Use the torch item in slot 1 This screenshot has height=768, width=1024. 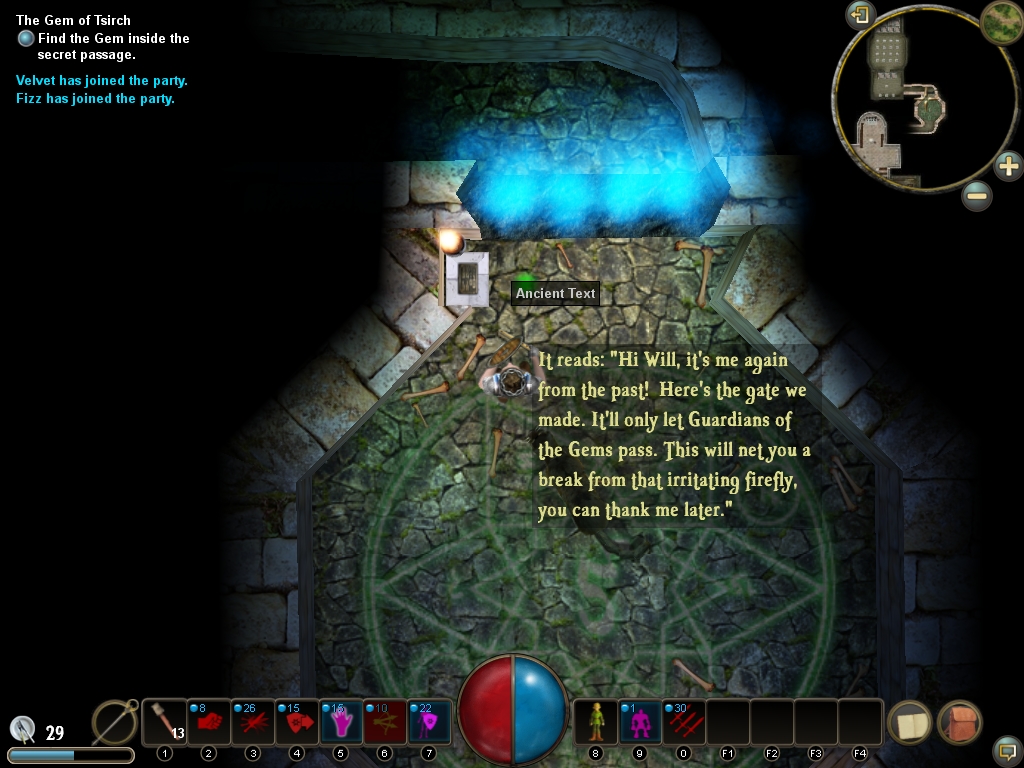165,721
